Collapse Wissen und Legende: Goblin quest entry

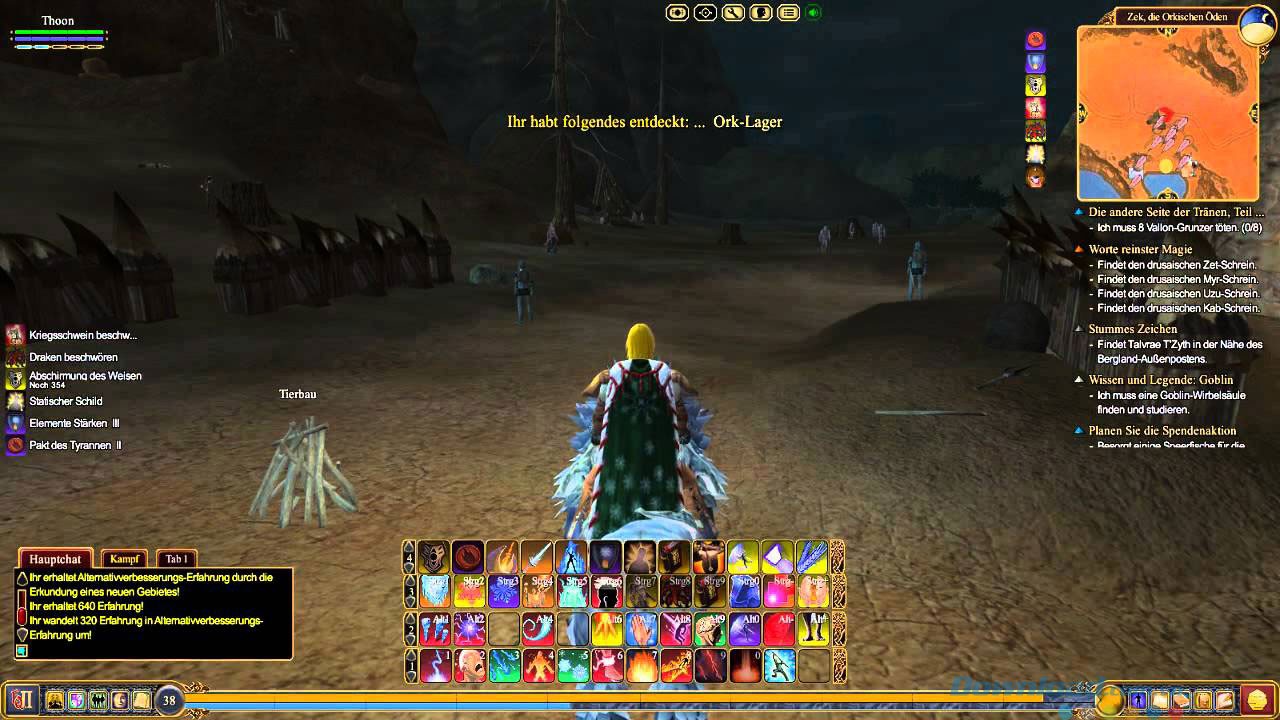[x=1080, y=380]
